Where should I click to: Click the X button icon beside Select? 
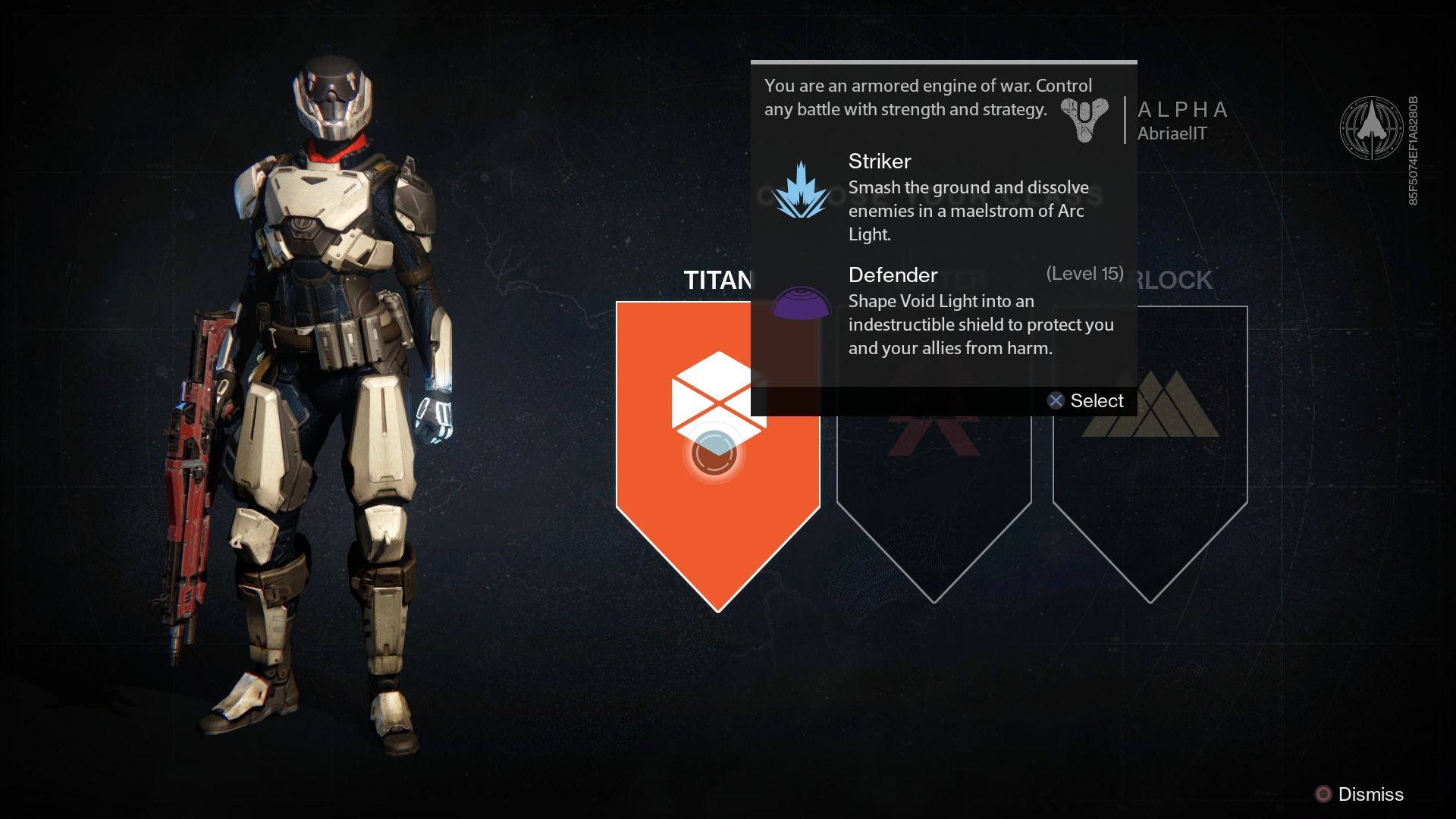coord(1055,400)
